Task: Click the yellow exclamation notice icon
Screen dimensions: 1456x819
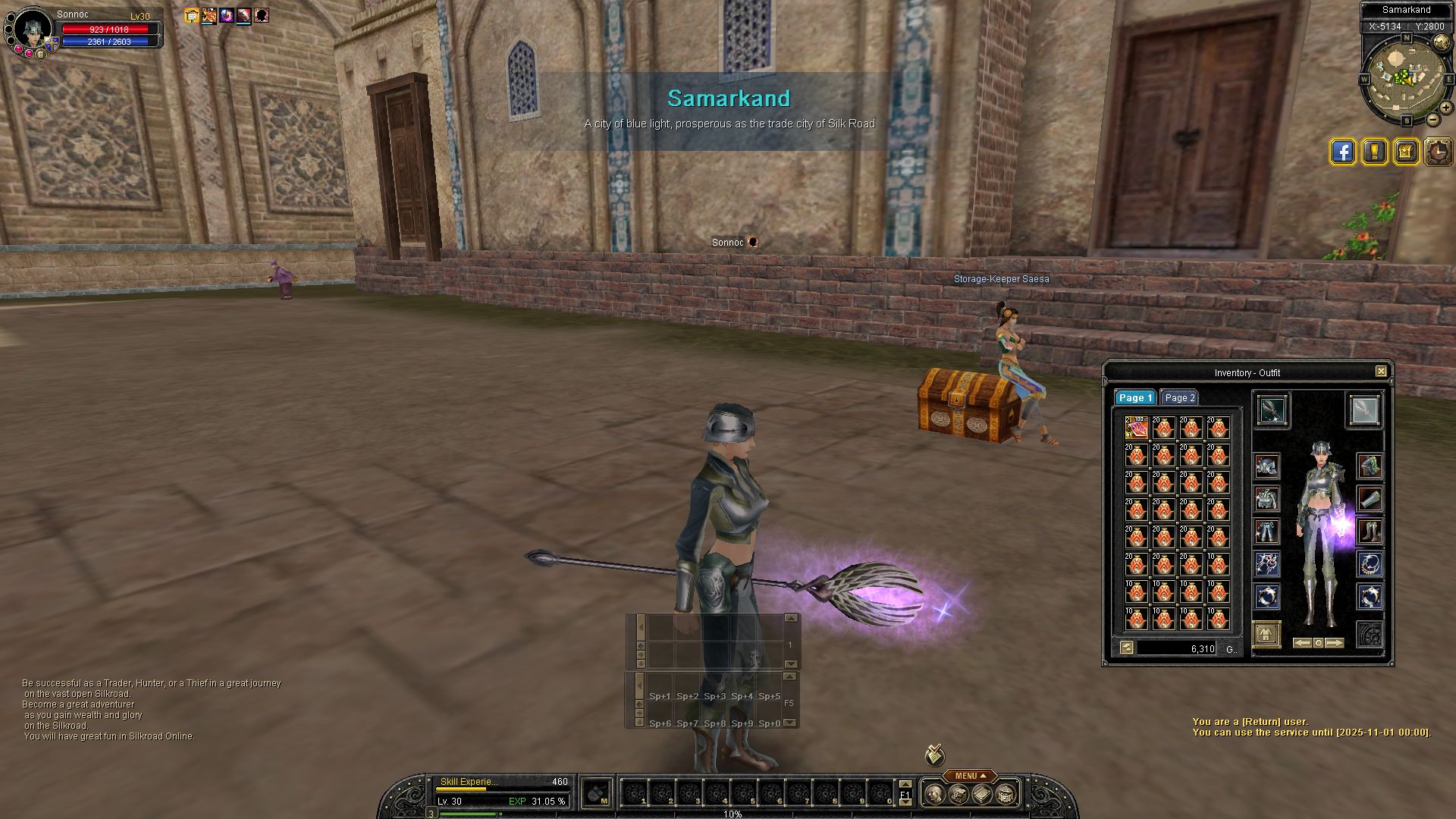Action: point(1374,152)
